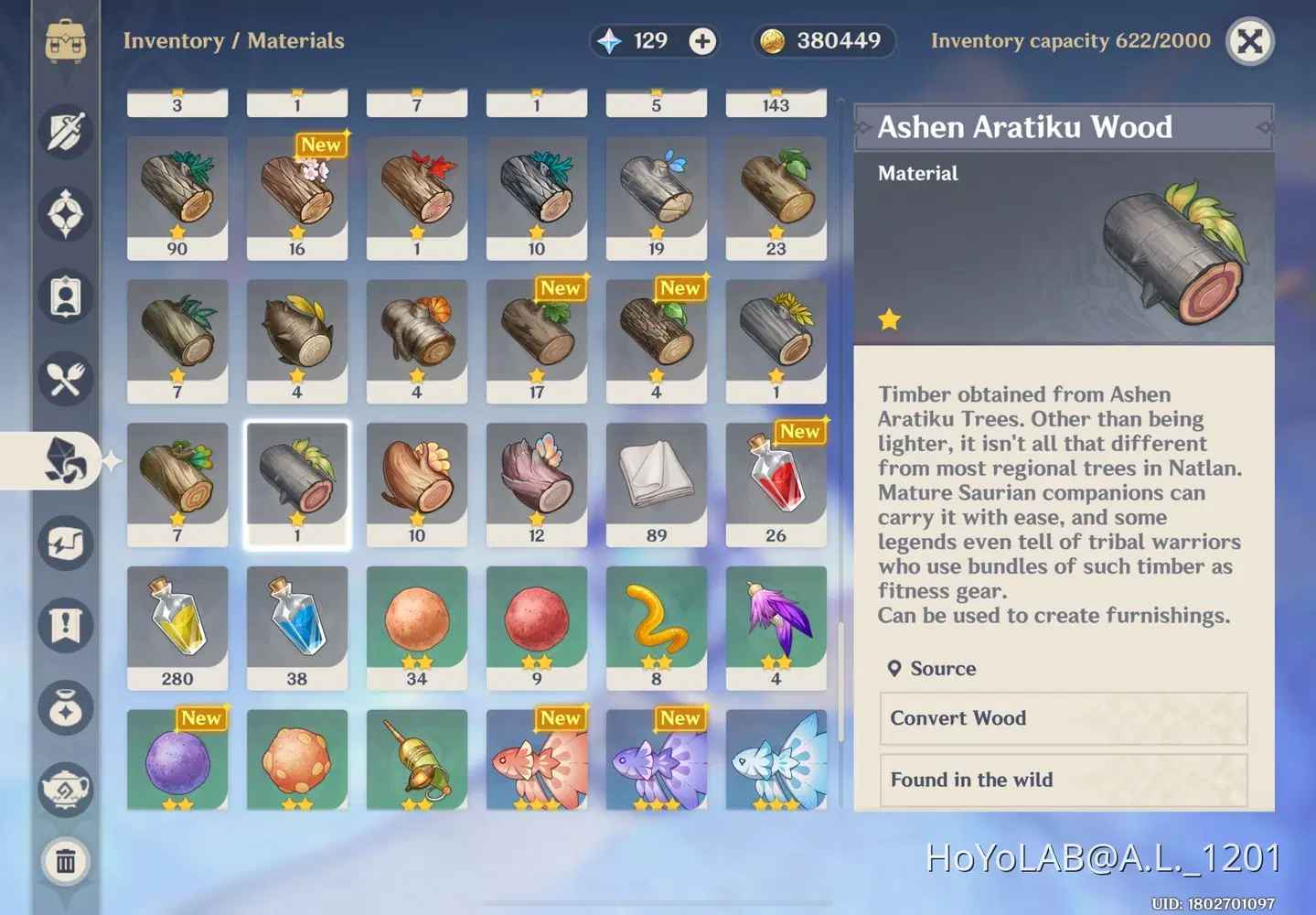The width and height of the screenshot is (1316, 915).
Task: Select the white cloth stack of 89
Action: pyautogui.click(x=656, y=483)
